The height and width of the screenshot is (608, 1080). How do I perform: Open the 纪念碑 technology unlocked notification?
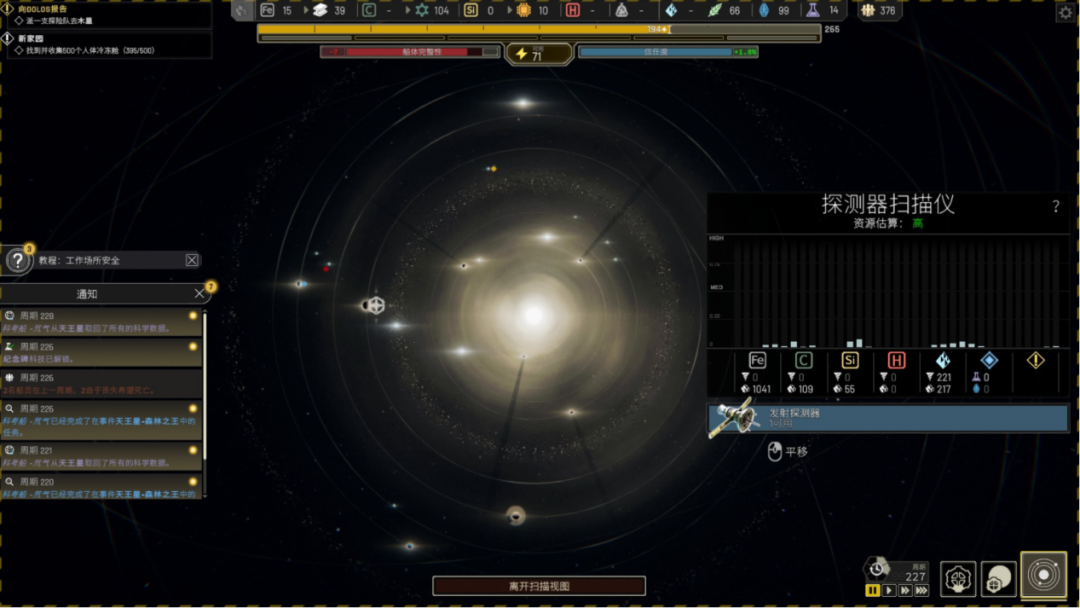[x=100, y=352]
